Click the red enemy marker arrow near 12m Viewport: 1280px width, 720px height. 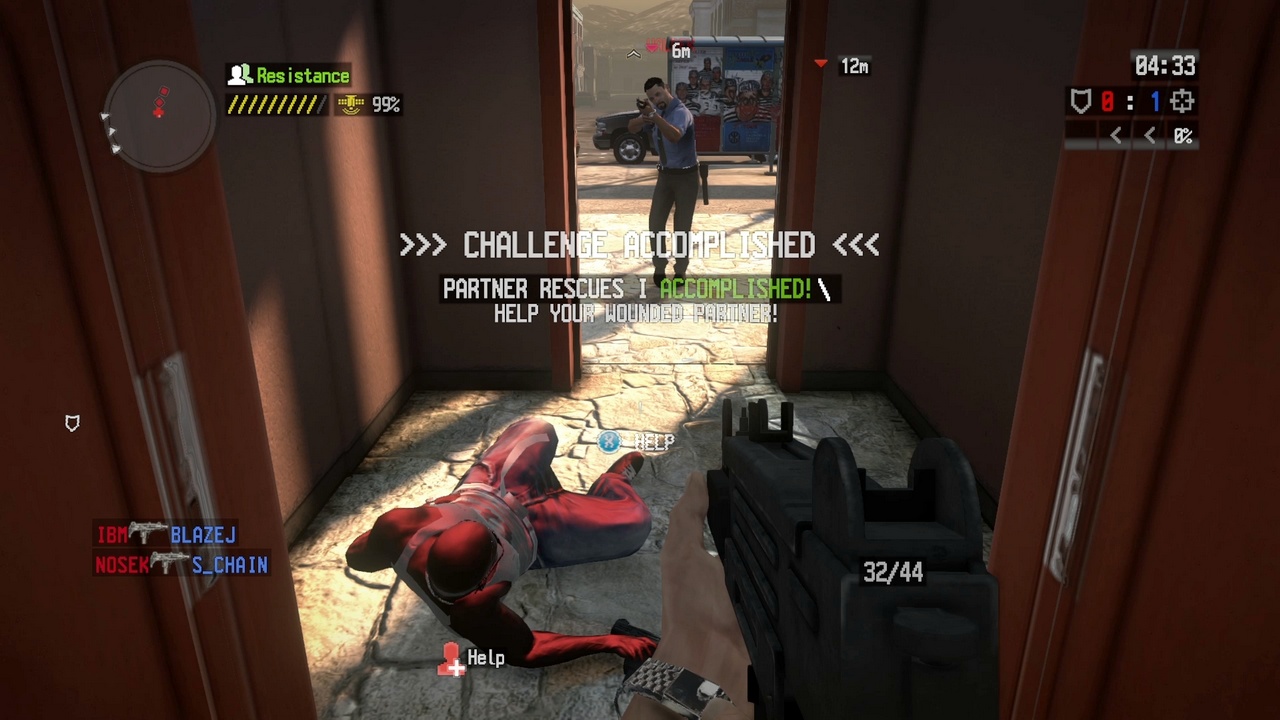tap(819, 63)
